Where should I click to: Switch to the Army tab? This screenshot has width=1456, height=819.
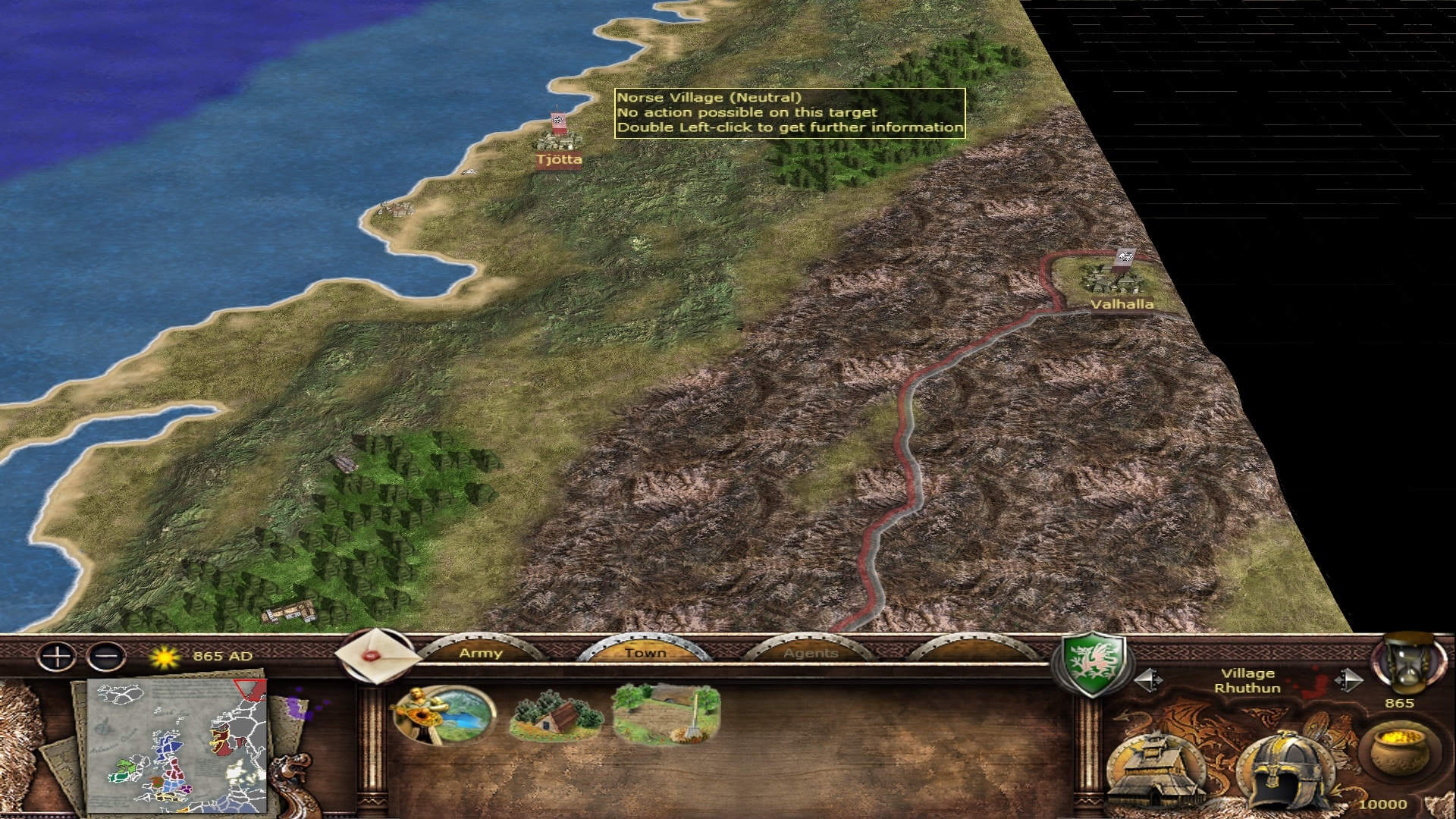tap(481, 653)
